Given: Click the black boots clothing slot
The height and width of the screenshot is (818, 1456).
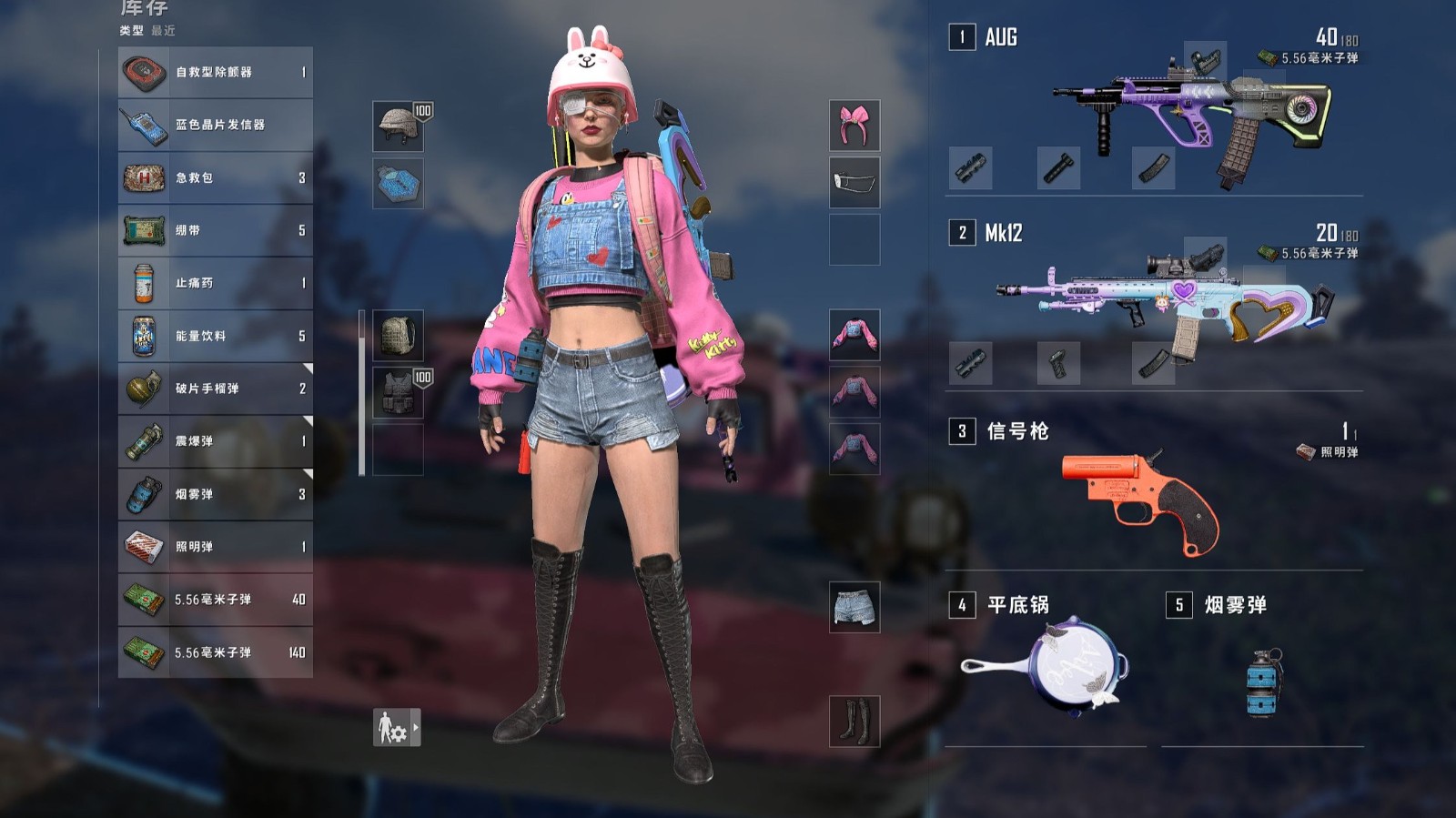Looking at the screenshot, I should [x=854, y=721].
